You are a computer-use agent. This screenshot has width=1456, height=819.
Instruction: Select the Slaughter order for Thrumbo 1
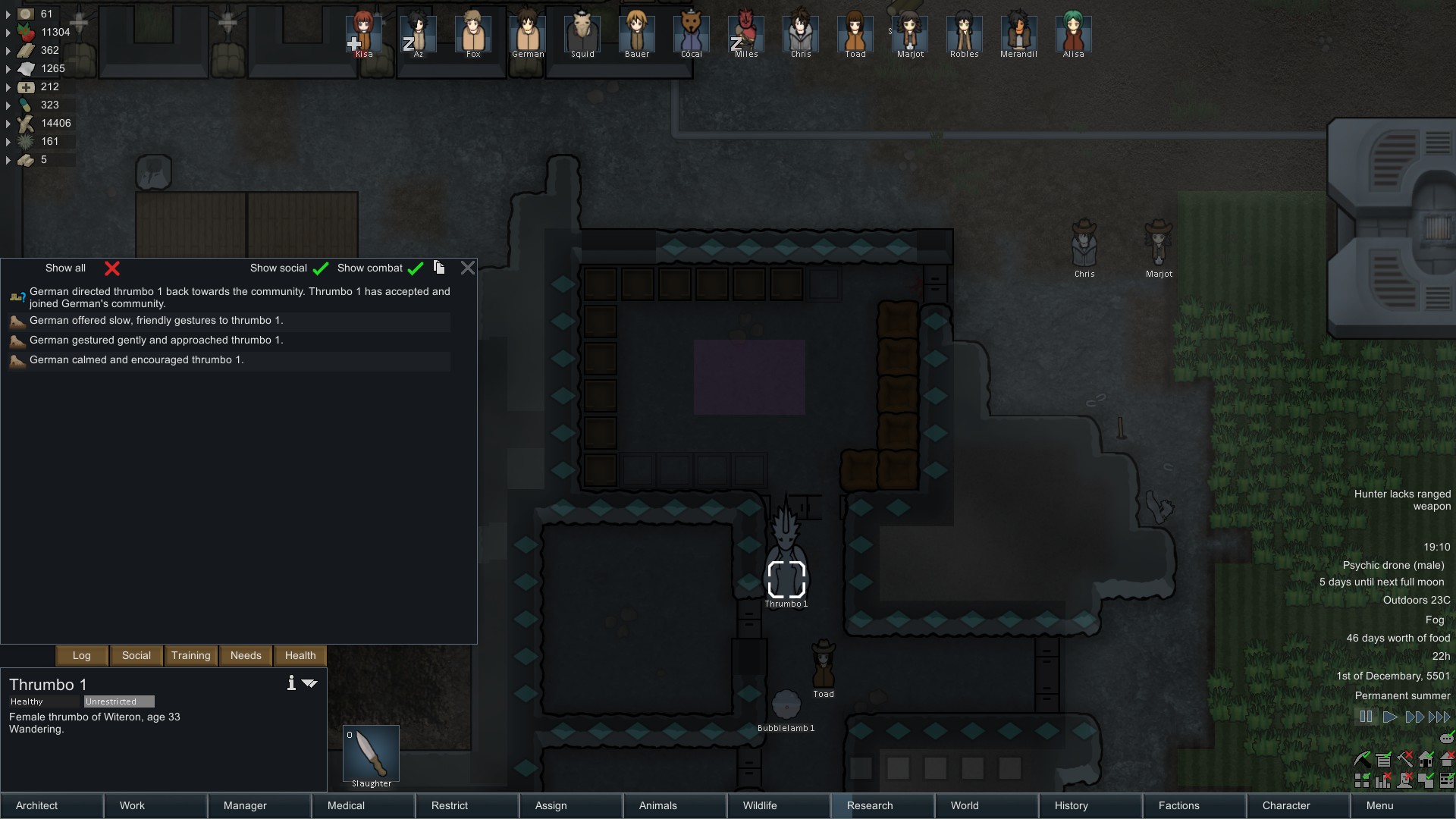pyautogui.click(x=371, y=755)
